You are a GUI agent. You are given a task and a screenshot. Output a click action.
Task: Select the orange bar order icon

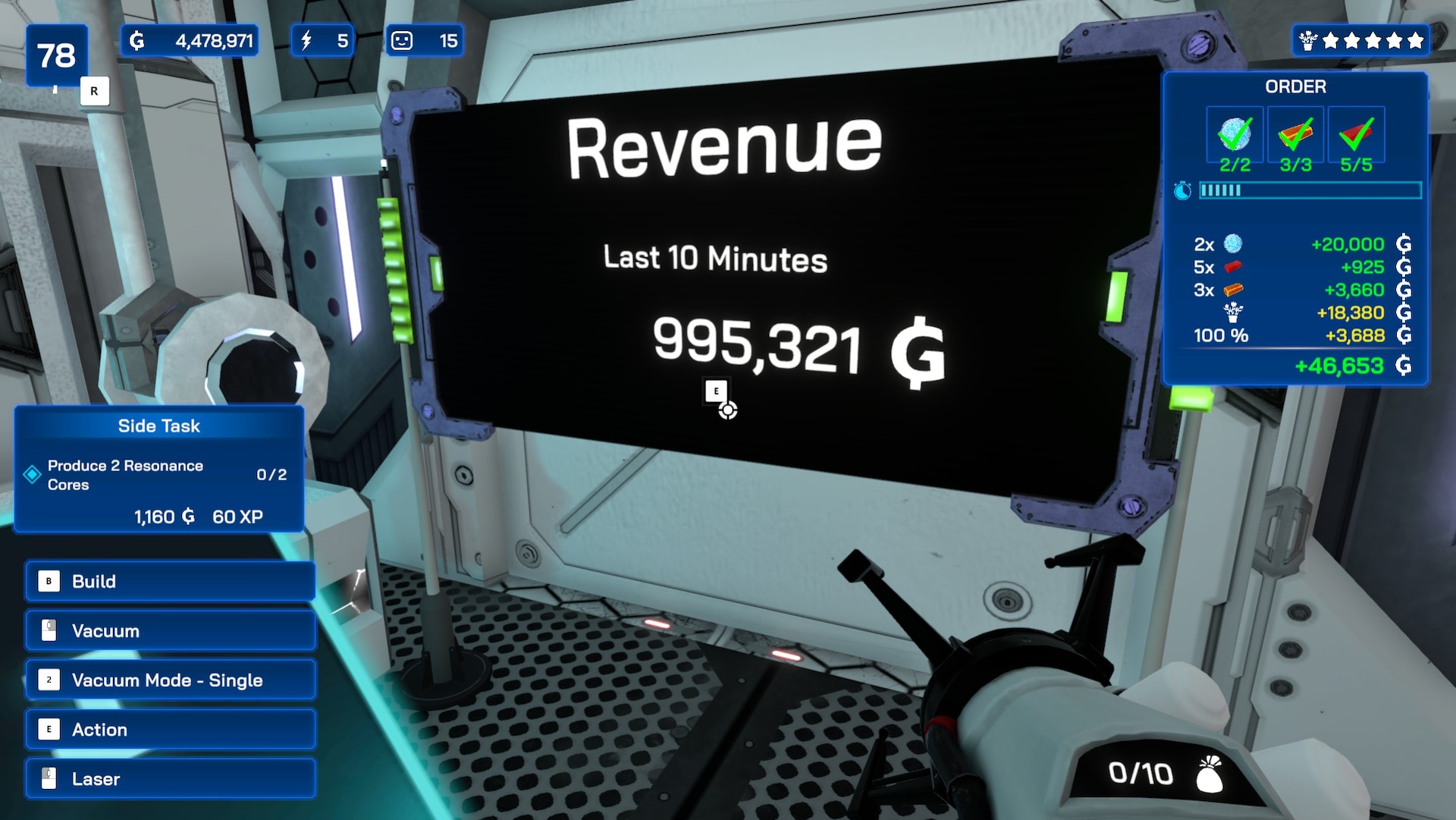click(x=1295, y=135)
